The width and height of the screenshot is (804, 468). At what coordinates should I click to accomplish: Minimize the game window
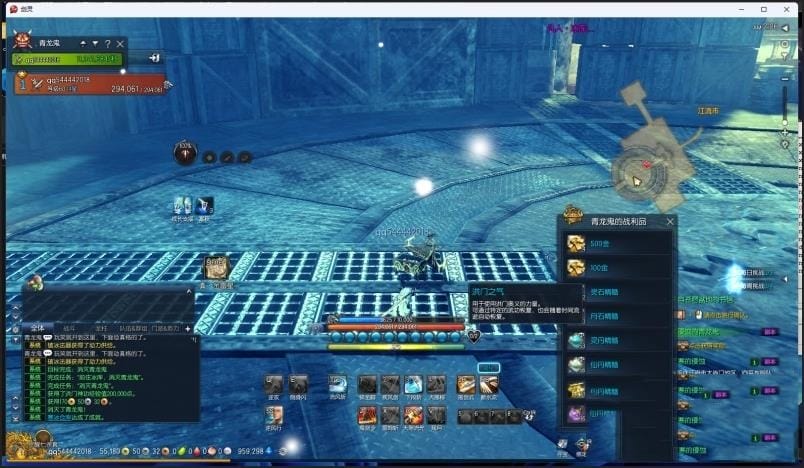739,8
